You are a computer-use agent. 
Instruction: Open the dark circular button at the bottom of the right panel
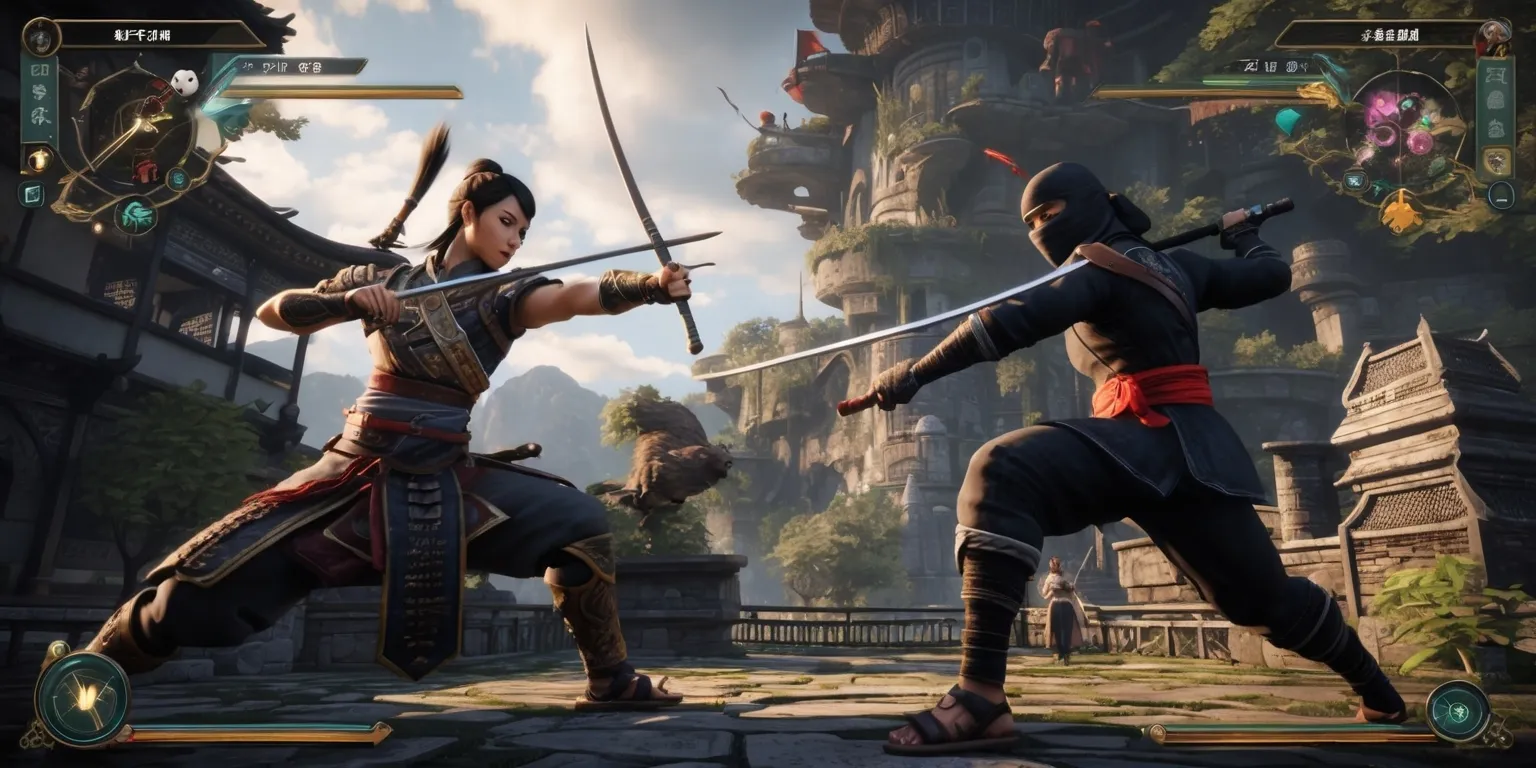(x=1501, y=193)
